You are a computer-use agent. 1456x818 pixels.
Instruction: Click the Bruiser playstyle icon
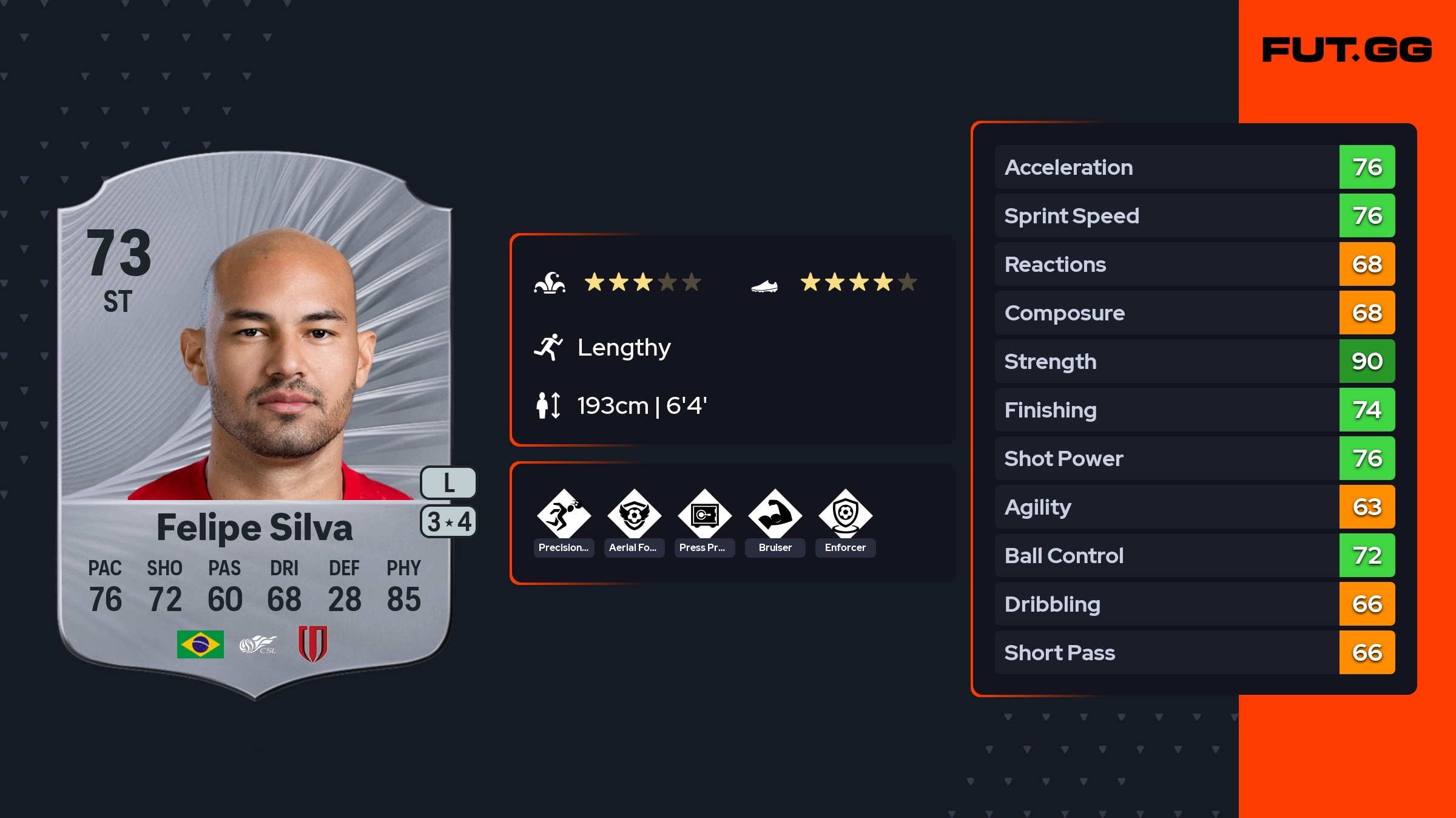775,515
